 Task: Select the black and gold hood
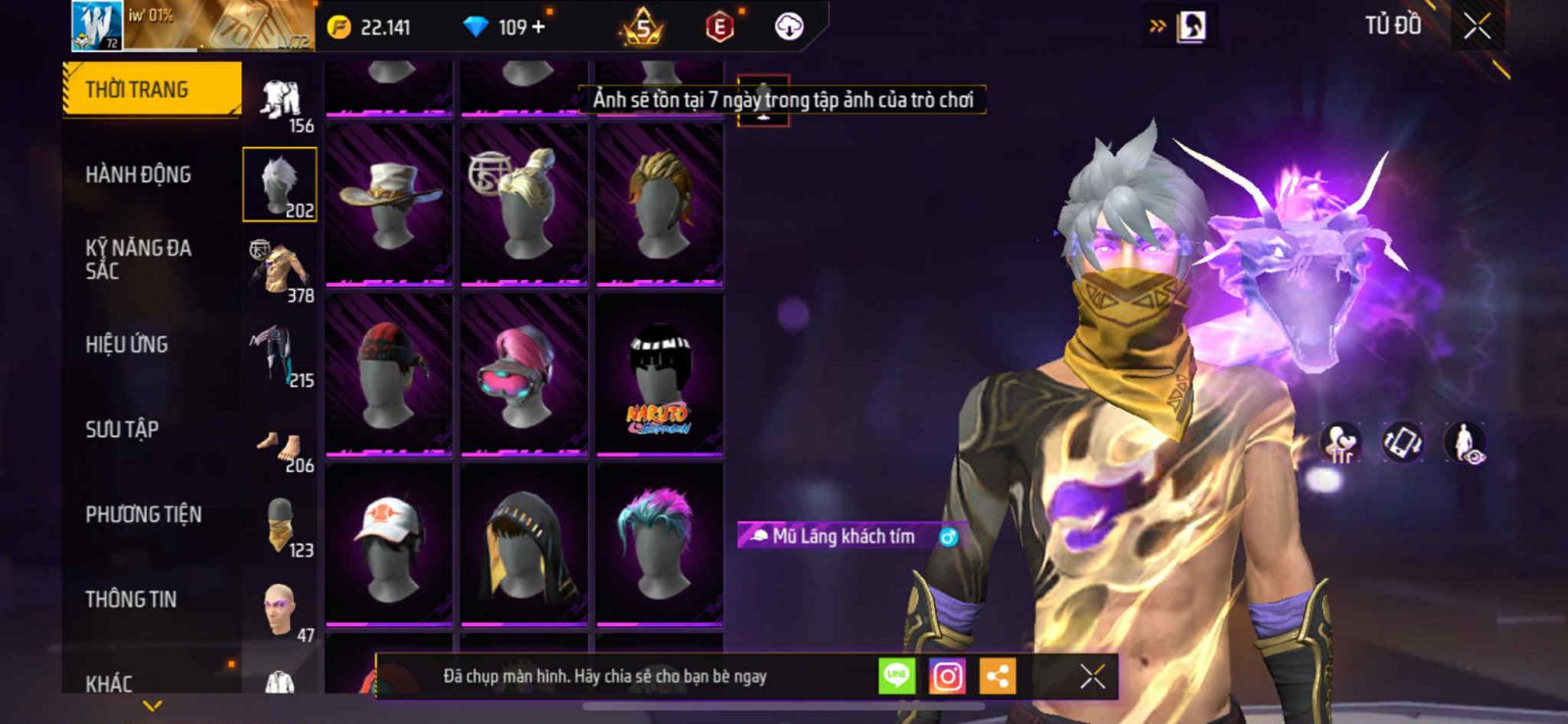pos(524,544)
